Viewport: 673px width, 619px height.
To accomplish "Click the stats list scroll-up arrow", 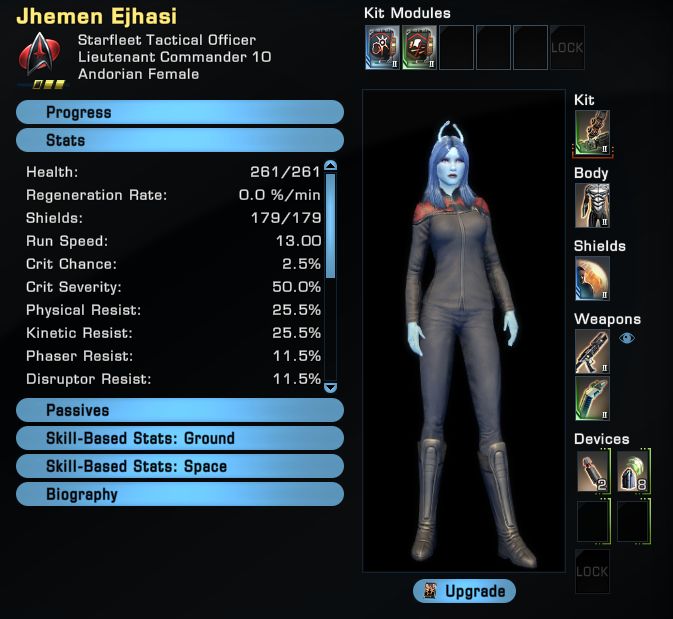I will tap(331, 167).
